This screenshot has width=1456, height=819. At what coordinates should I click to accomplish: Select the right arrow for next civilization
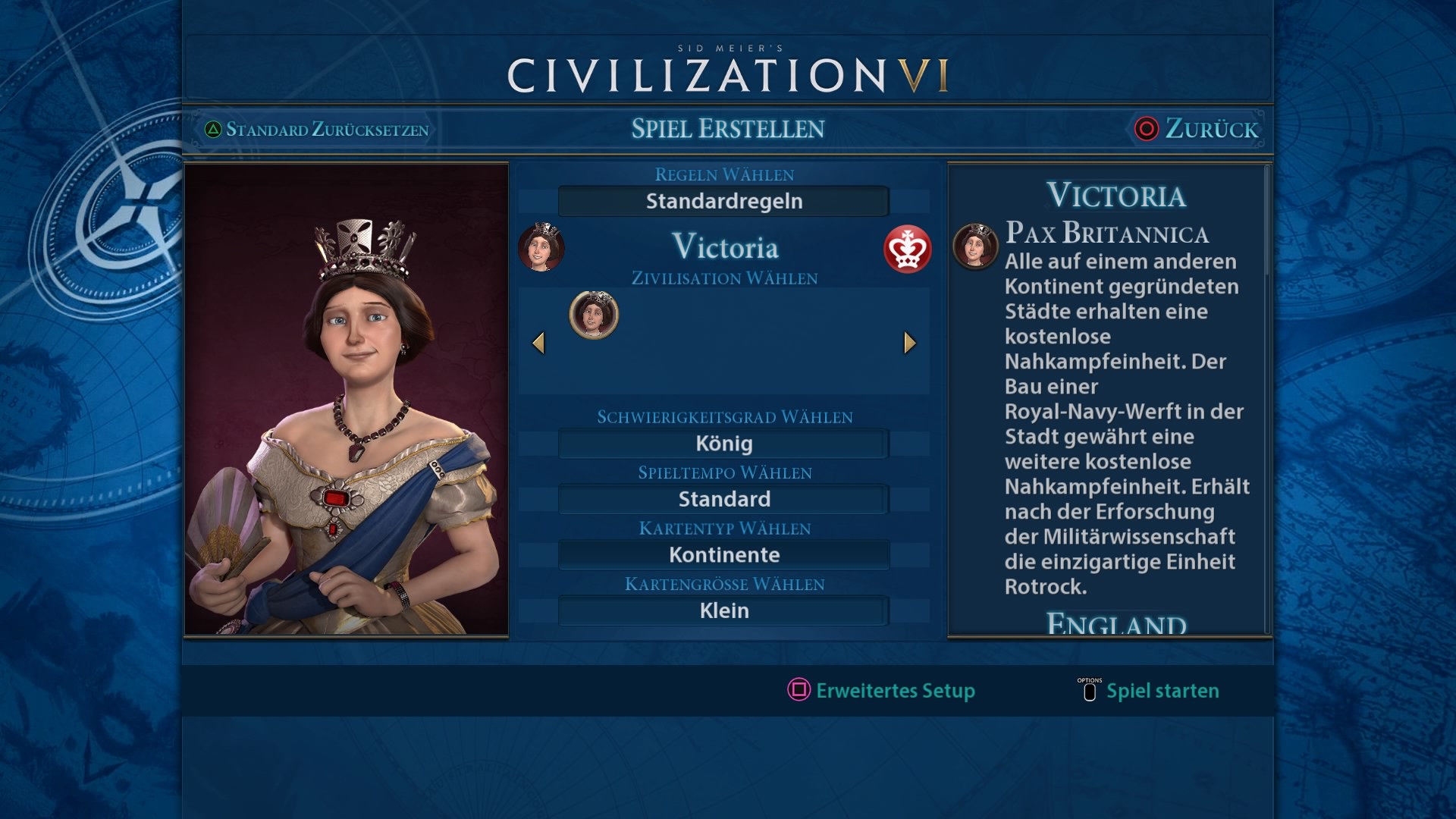[x=910, y=343]
